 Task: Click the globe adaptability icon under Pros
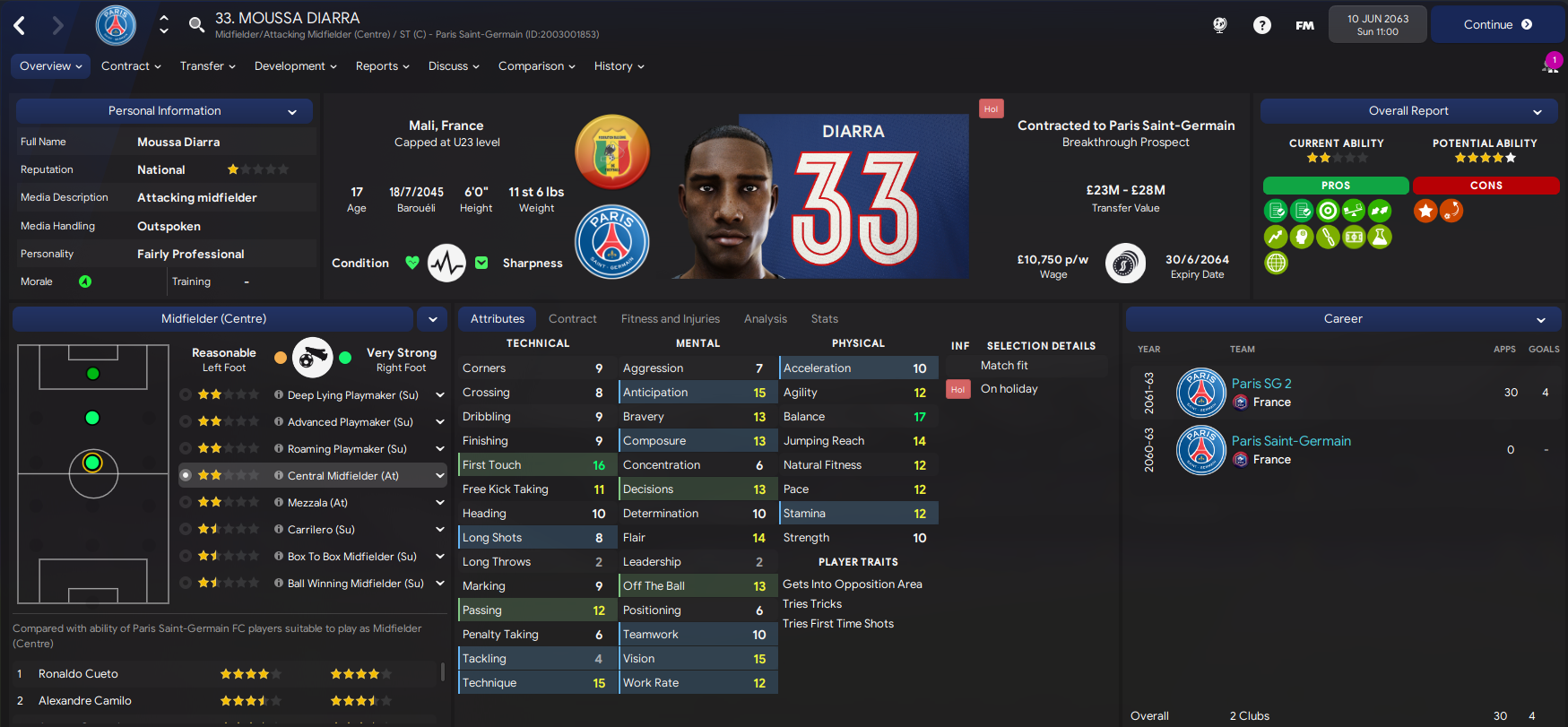(x=1276, y=263)
